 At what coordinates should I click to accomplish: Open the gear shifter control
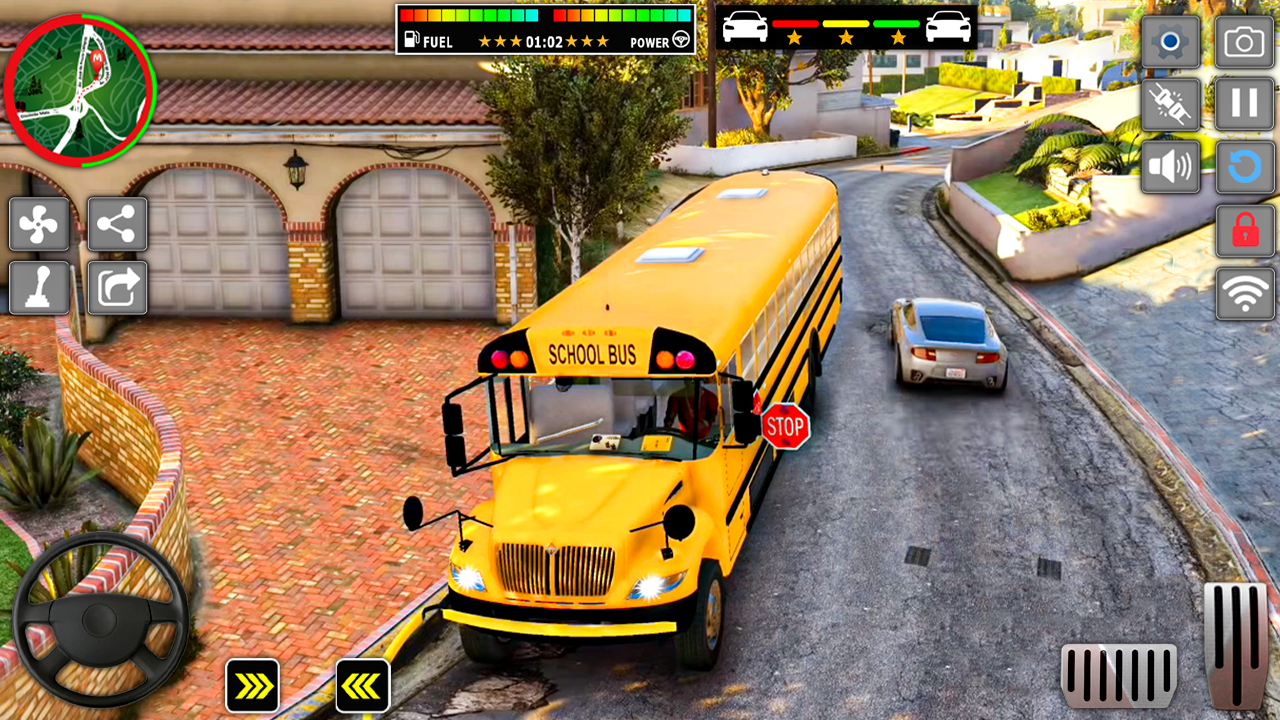tap(39, 287)
